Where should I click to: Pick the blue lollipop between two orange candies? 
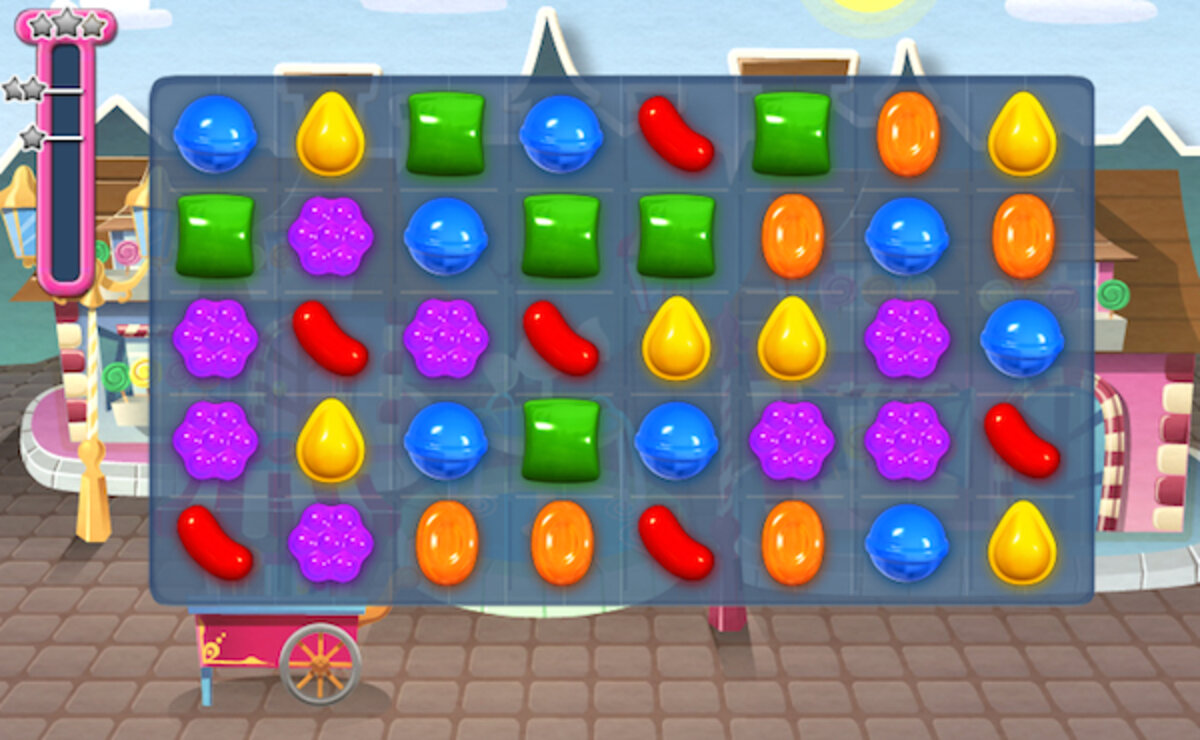point(907,236)
